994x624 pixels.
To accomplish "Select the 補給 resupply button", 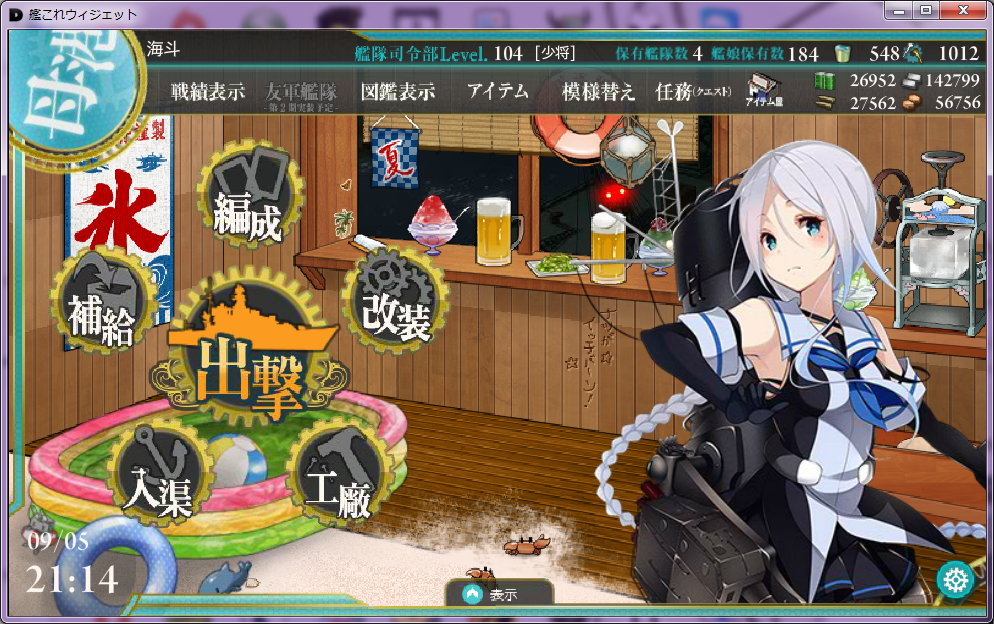I will click(x=102, y=308).
